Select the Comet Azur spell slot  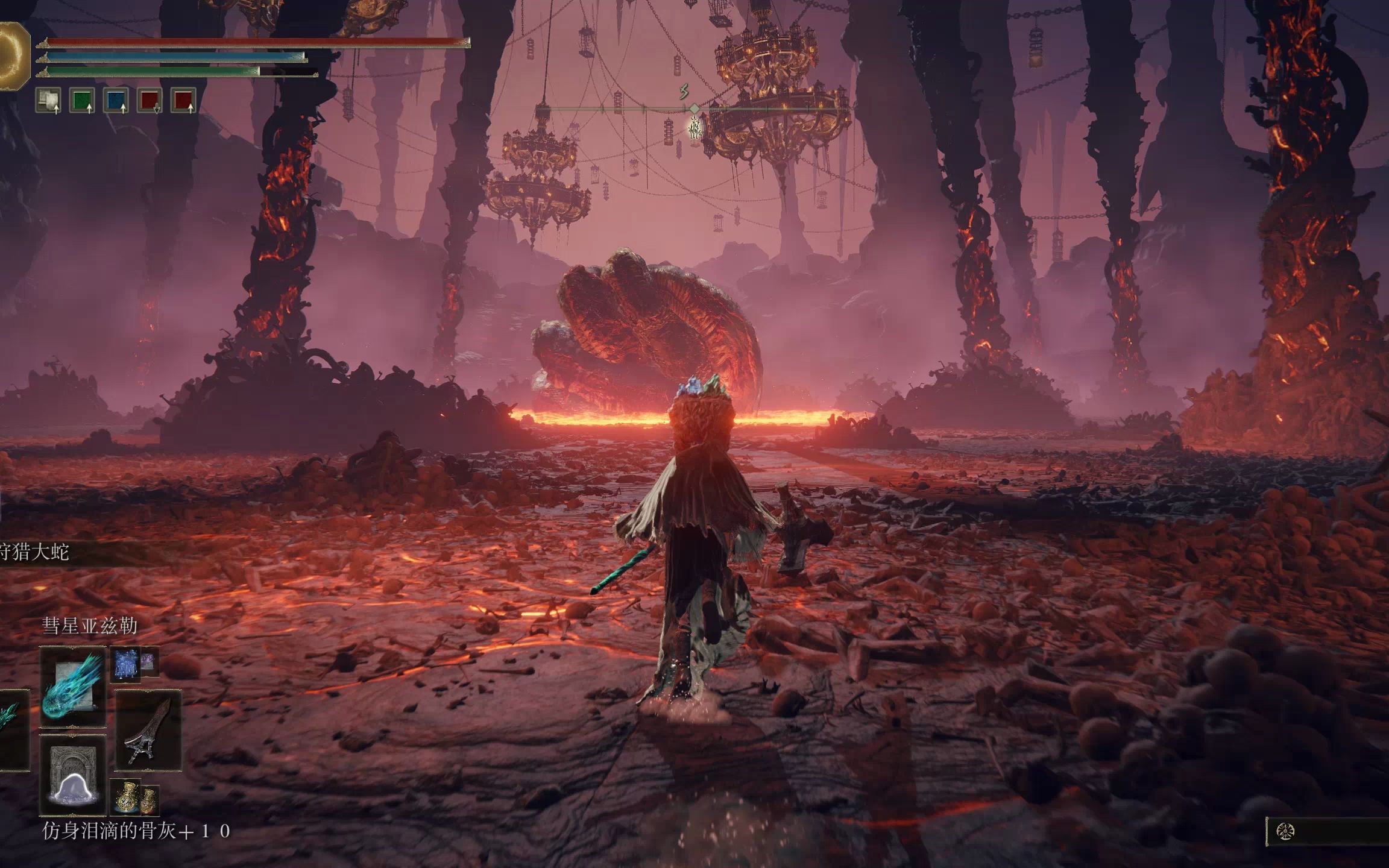(x=73, y=687)
